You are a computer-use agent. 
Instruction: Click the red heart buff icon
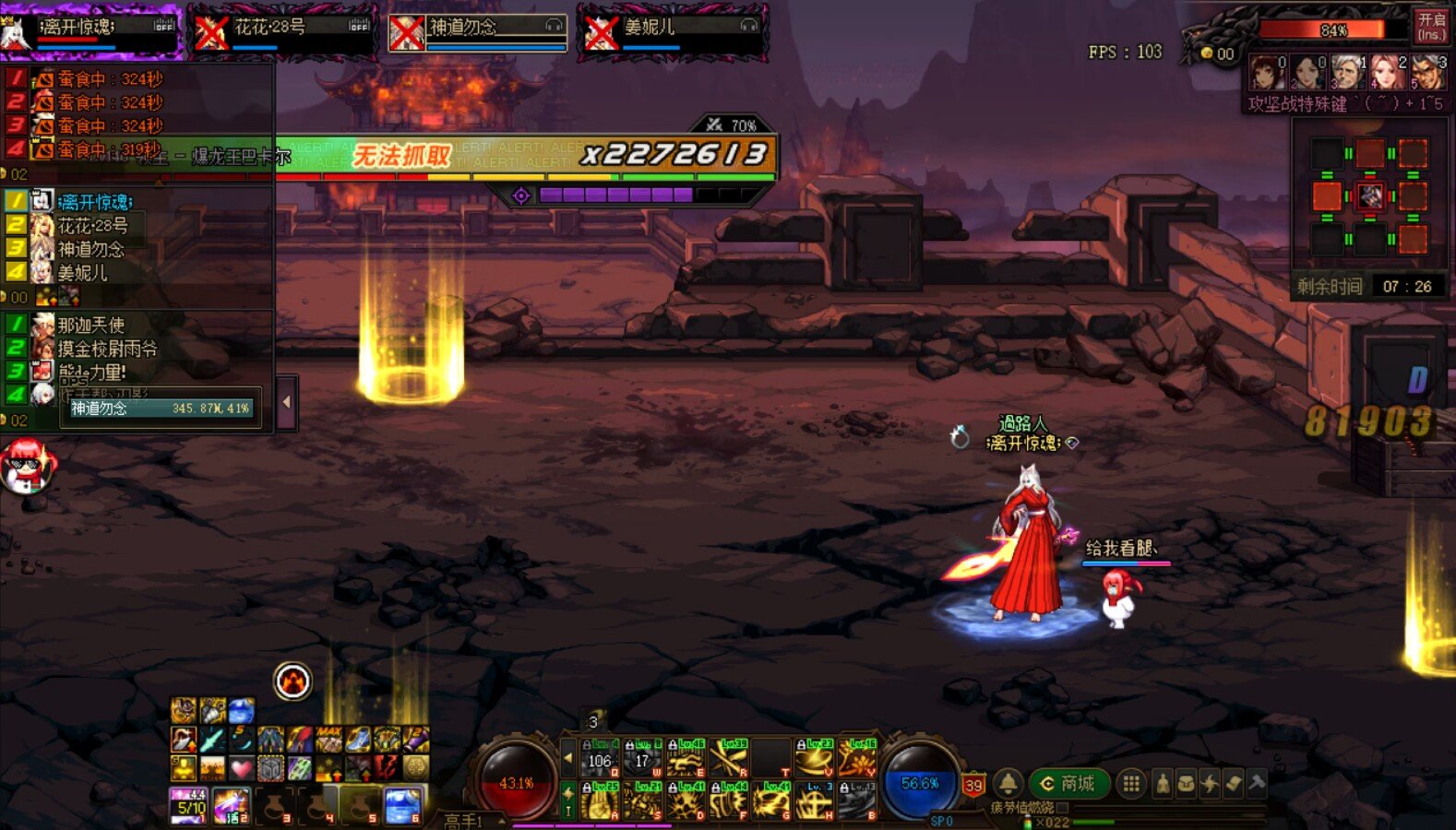point(241,767)
